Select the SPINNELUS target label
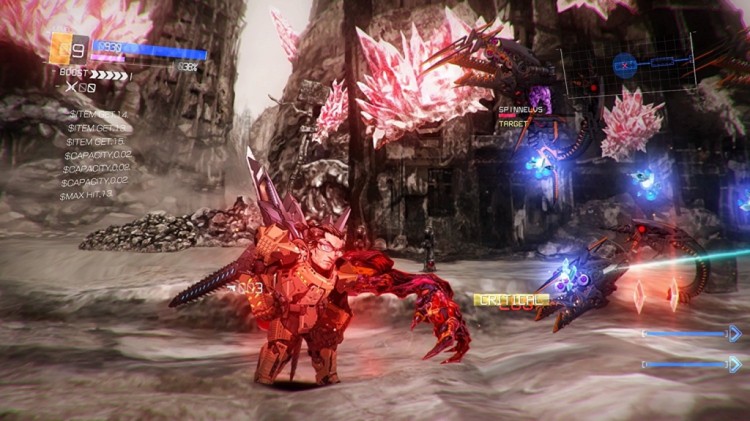The image size is (750, 421). click(x=519, y=109)
